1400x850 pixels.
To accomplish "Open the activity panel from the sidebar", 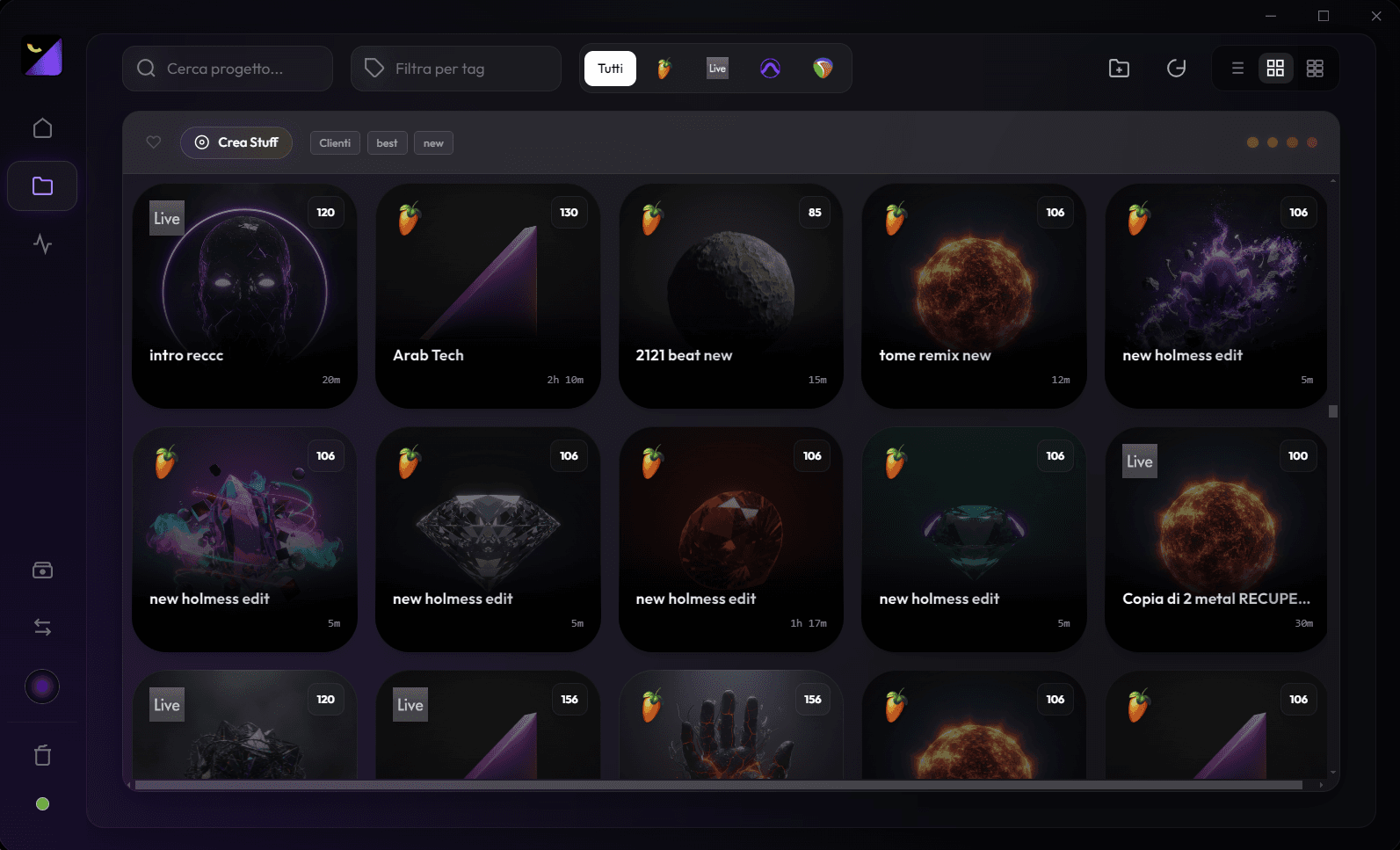I will click(42, 245).
